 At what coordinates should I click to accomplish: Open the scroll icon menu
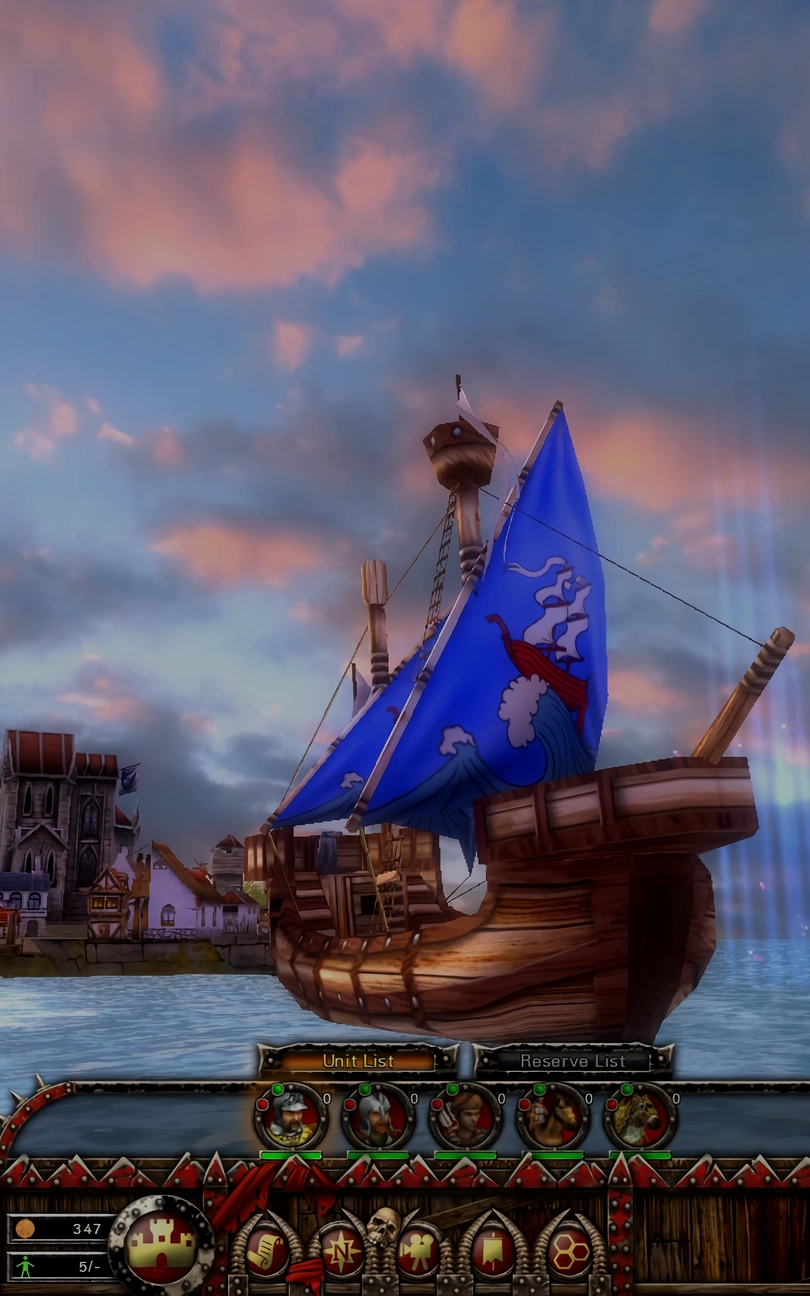click(x=267, y=1251)
